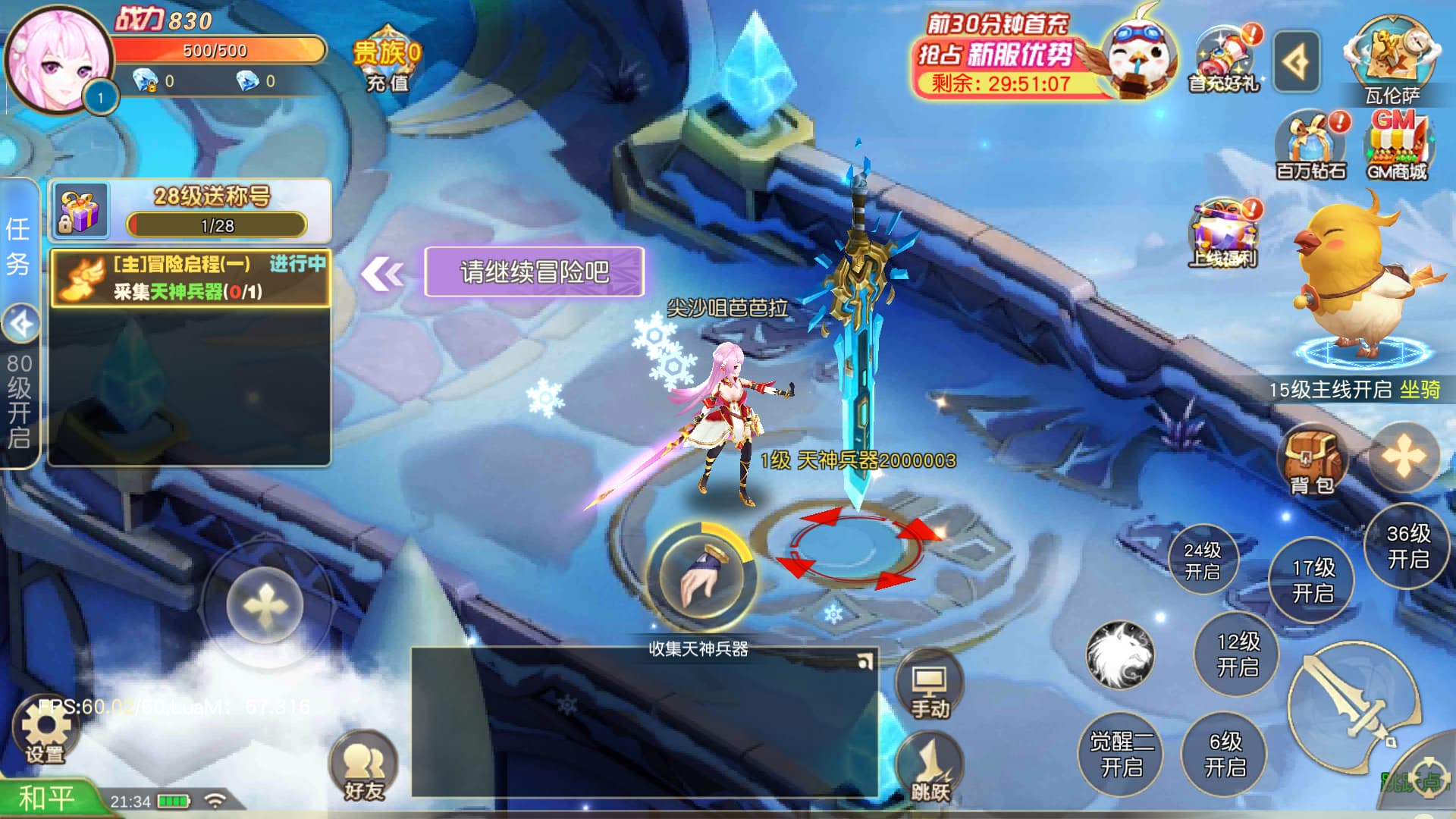Open the 背包 backpack
The width and height of the screenshot is (1456, 819).
coord(1312,460)
